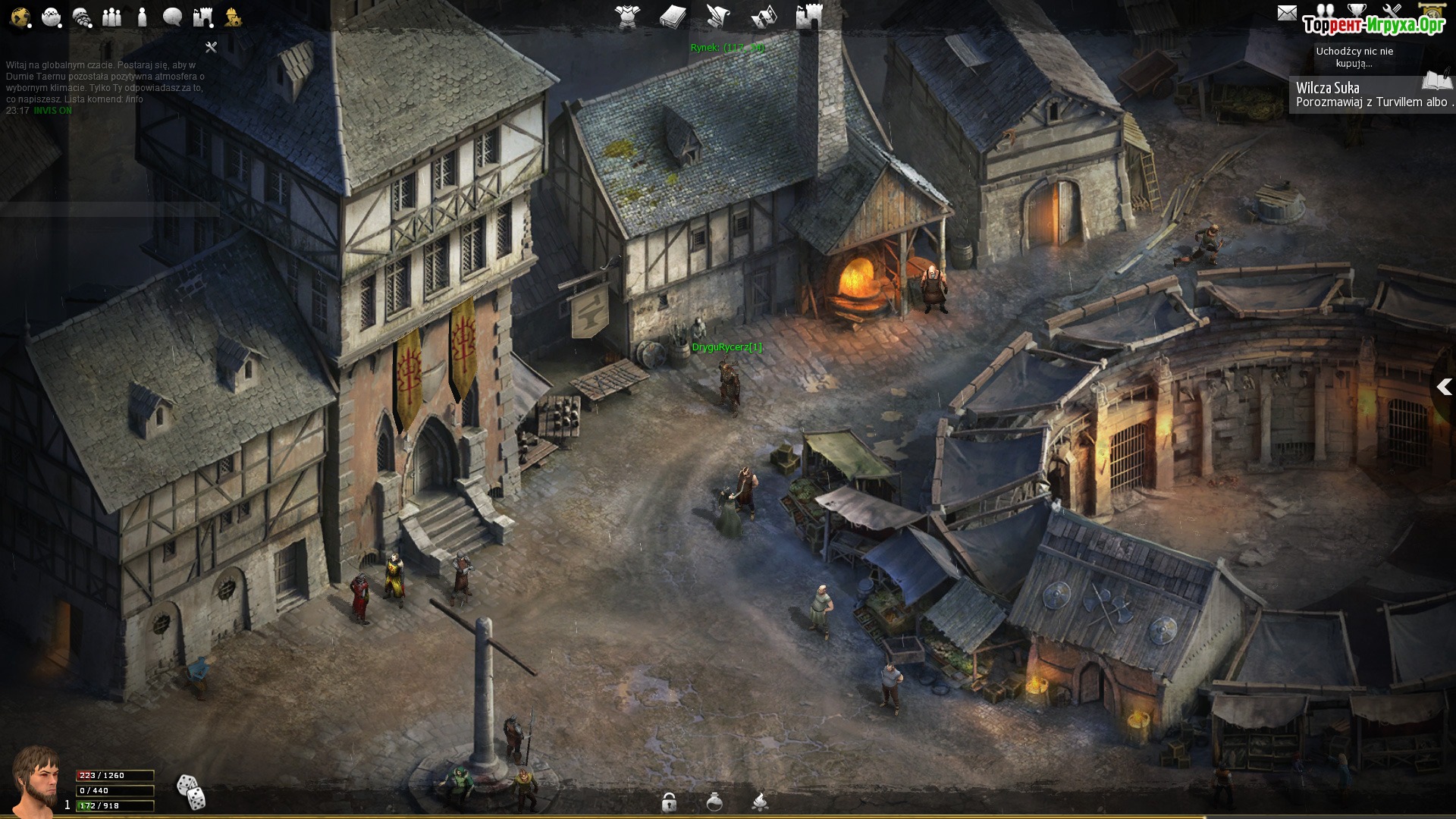The height and width of the screenshot is (819, 1456).
Task: Check mail via the envelope icon
Action: pos(1287,13)
